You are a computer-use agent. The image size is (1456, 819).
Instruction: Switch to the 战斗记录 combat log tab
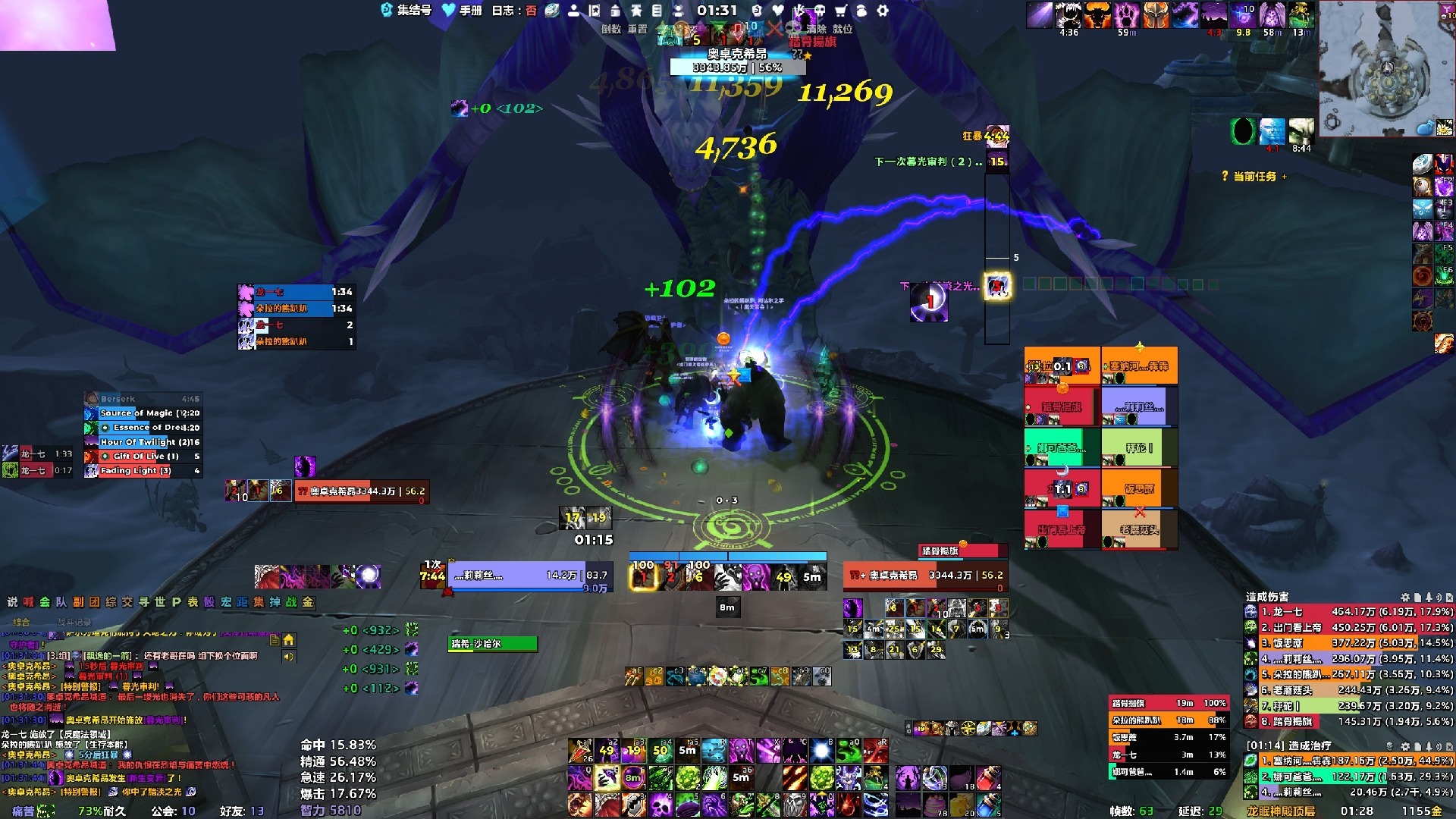click(74, 622)
